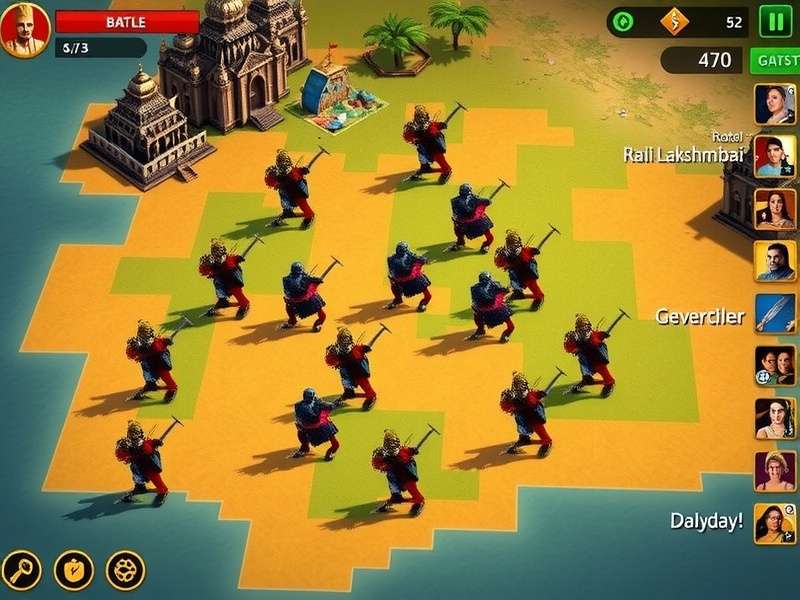Viewport: 800px width, 600px height.
Task: Tap the orange diamond currency icon
Action: click(x=675, y=22)
